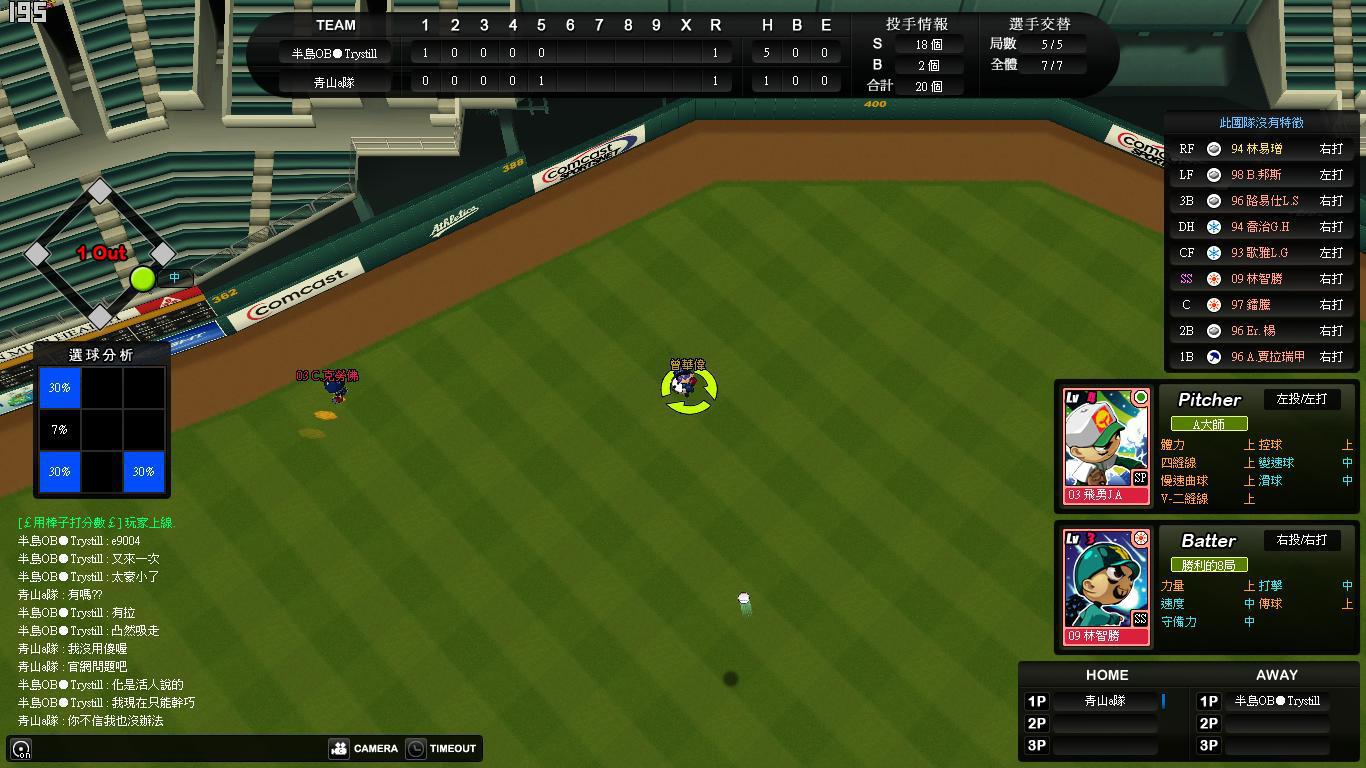This screenshot has height=768, width=1366.
Task: Select the top-left 30% pitch zone cell
Action: click(x=59, y=388)
